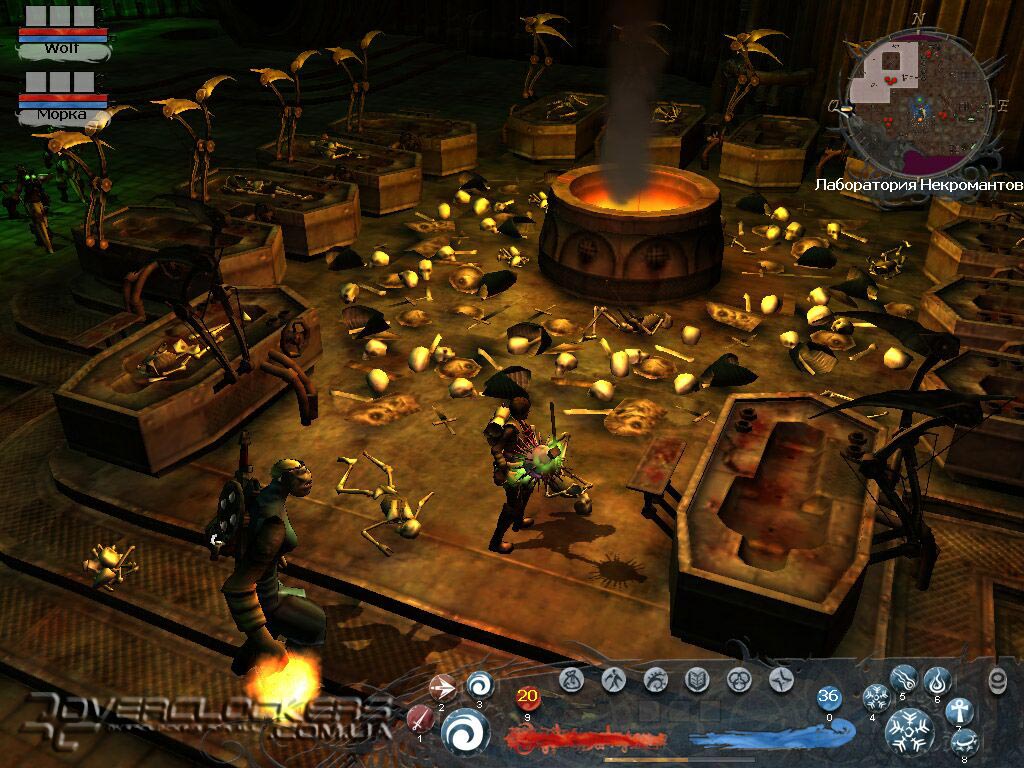Select the comet spell in slot 5
The image size is (1024, 768).
(x=904, y=679)
